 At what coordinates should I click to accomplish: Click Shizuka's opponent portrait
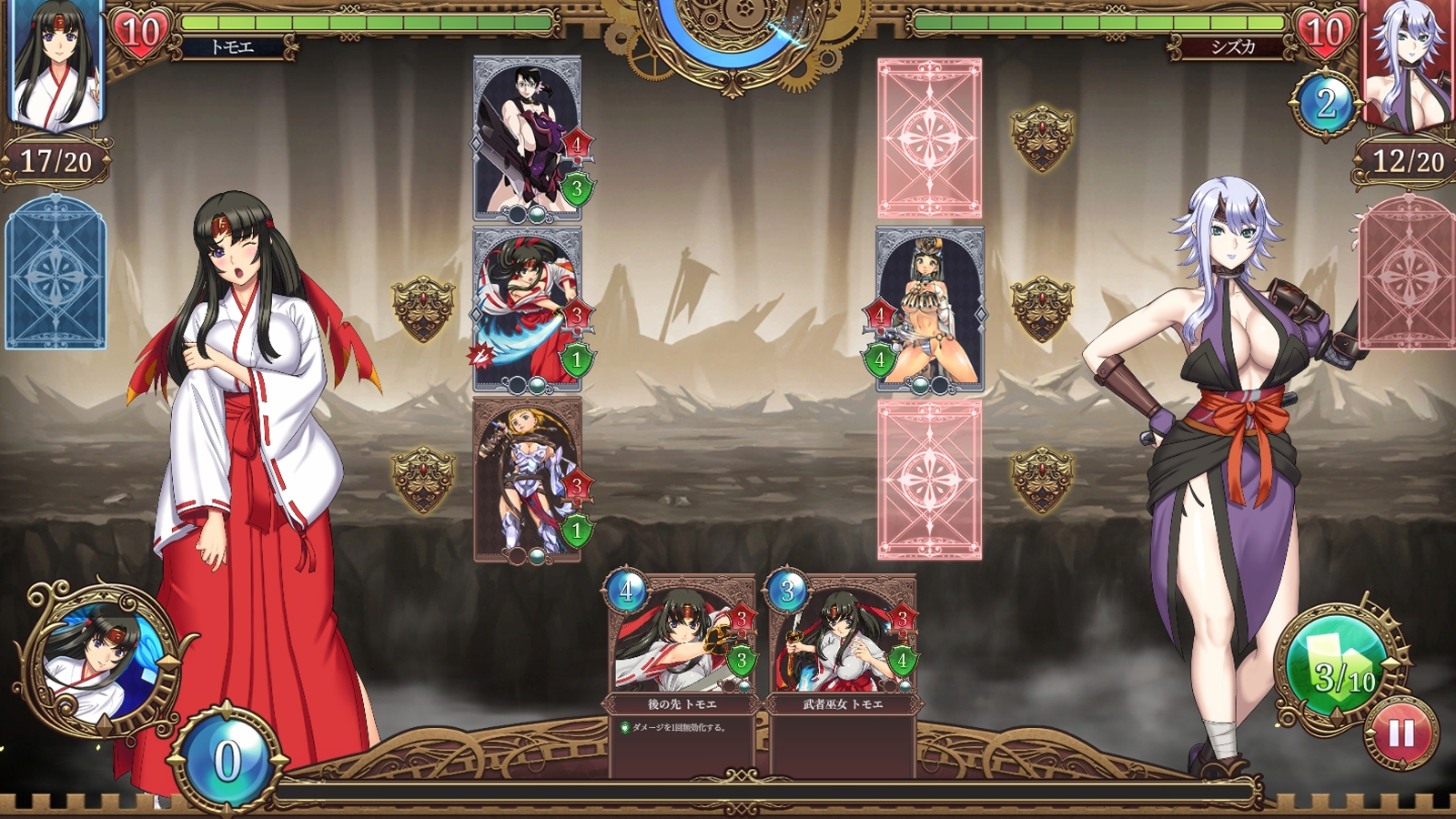tap(1408, 64)
